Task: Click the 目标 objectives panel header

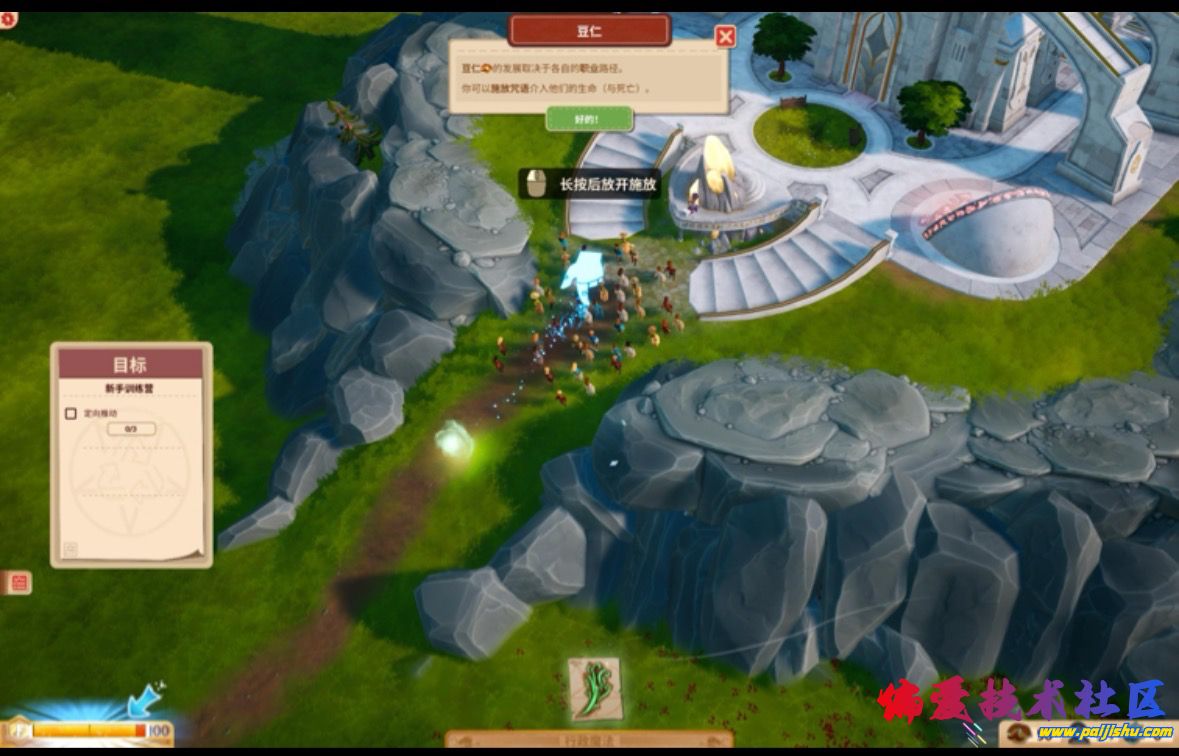Action: point(131,363)
